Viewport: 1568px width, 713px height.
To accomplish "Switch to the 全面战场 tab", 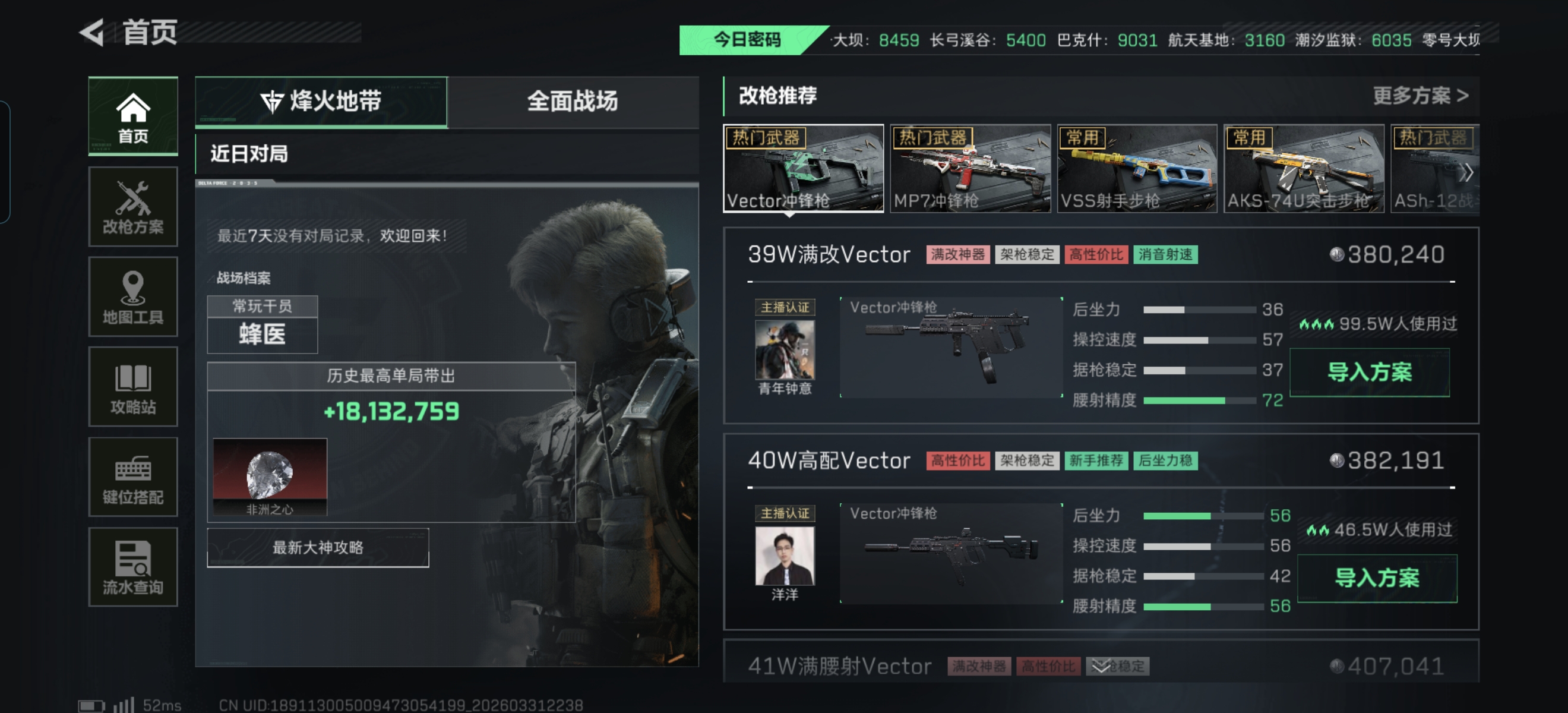I will [574, 102].
